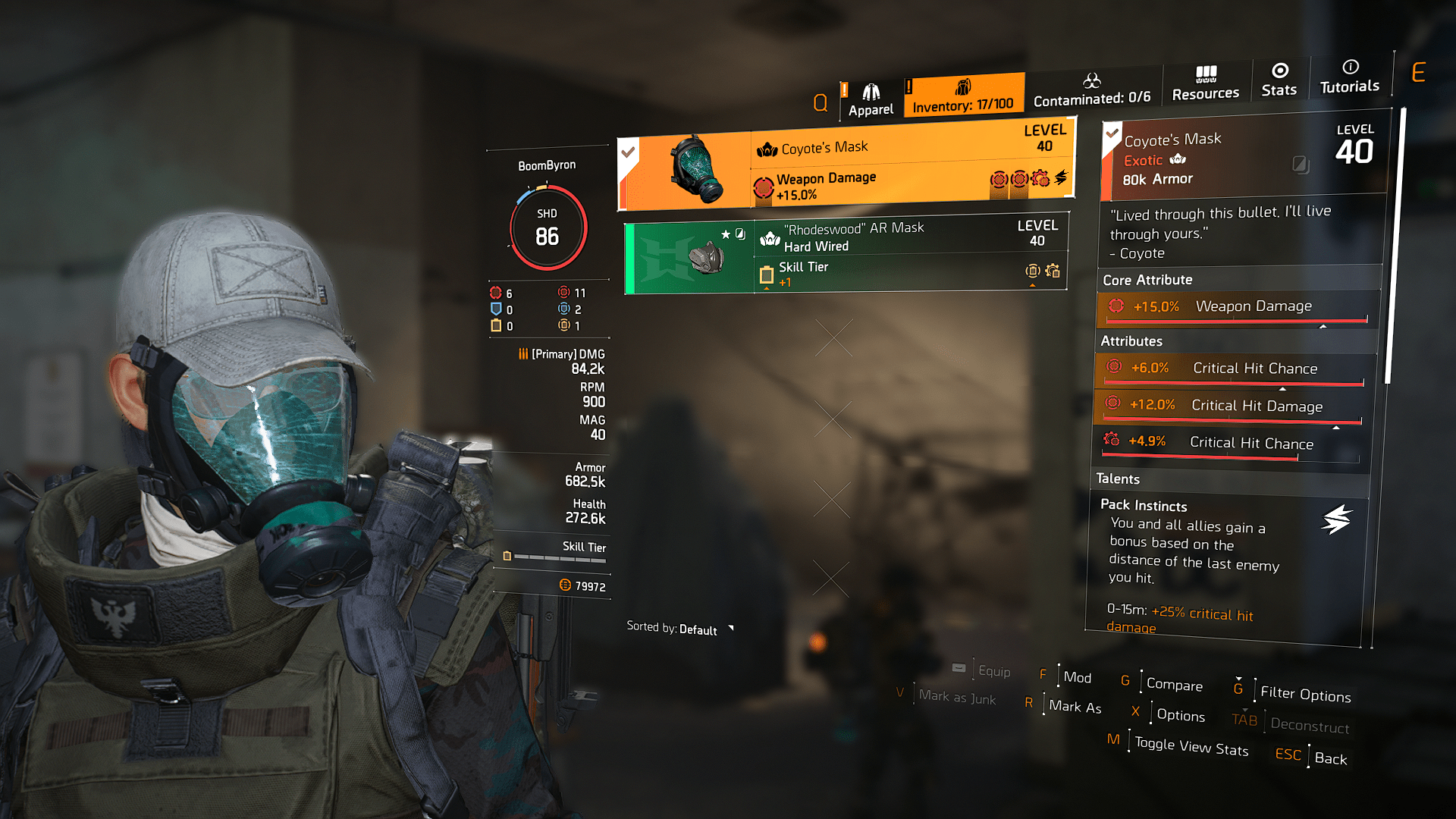Go Back from the inventory

click(1330, 758)
